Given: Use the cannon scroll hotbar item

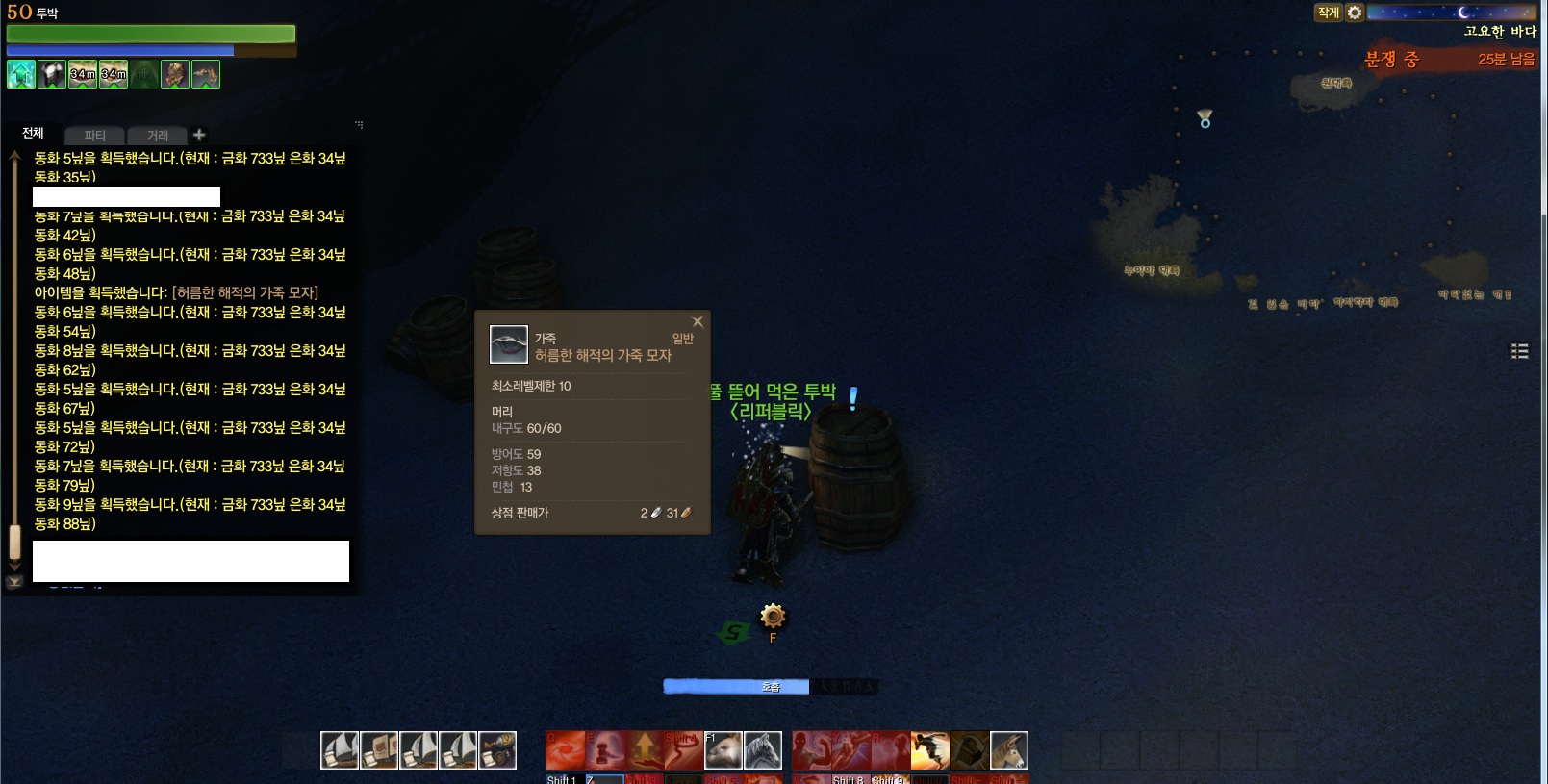Looking at the screenshot, I should pyautogui.click(x=497, y=750).
